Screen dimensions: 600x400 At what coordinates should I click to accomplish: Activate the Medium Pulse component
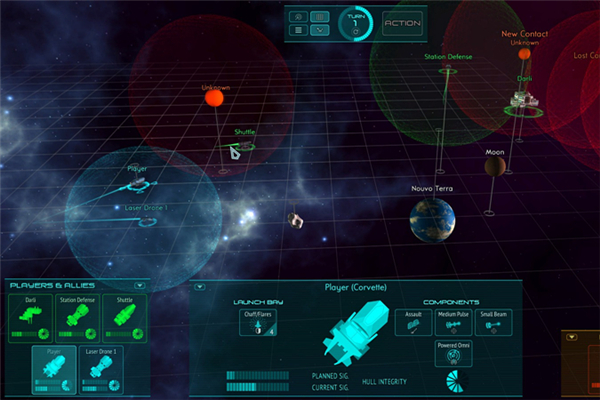pos(453,322)
